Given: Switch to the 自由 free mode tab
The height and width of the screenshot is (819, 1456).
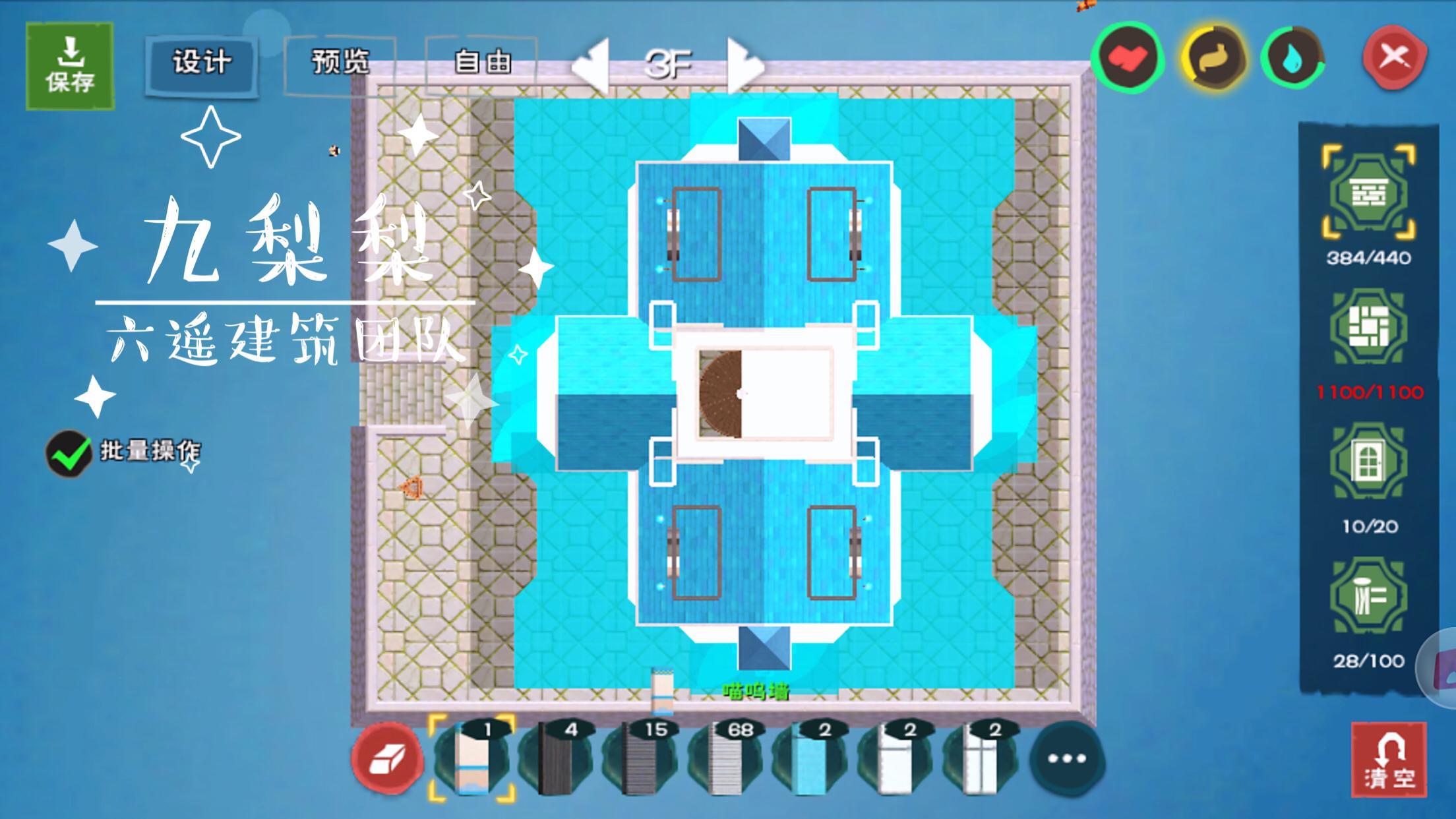Looking at the screenshot, I should click(x=482, y=63).
